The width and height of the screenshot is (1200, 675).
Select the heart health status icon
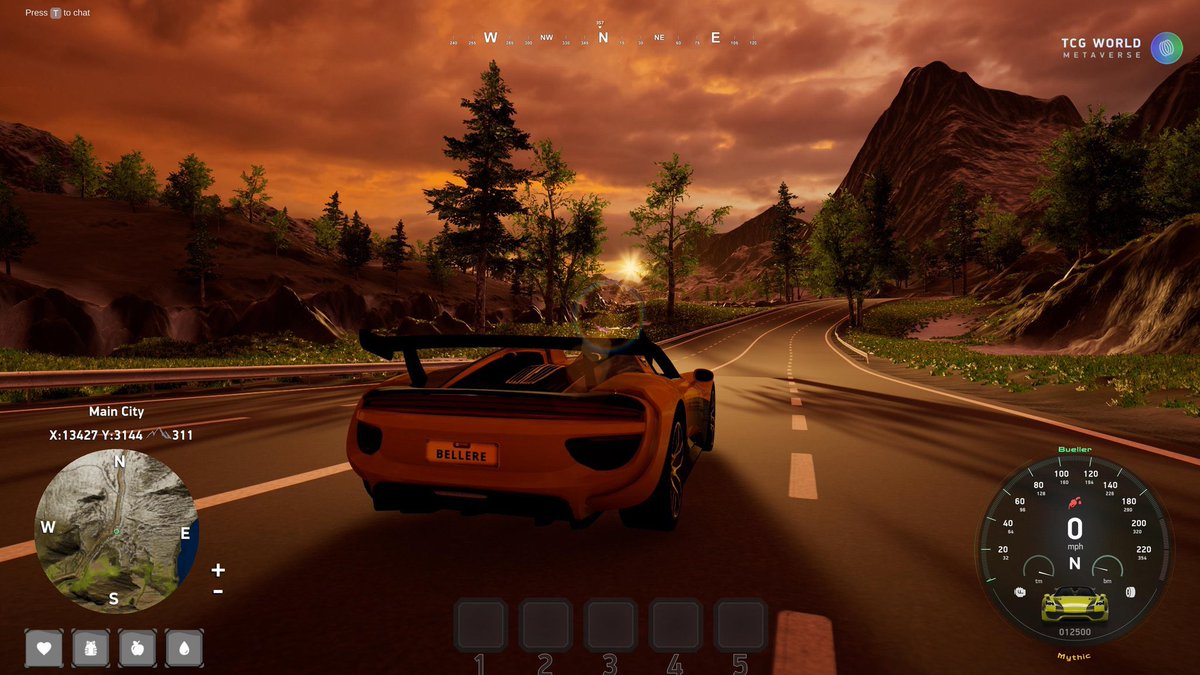(x=44, y=648)
